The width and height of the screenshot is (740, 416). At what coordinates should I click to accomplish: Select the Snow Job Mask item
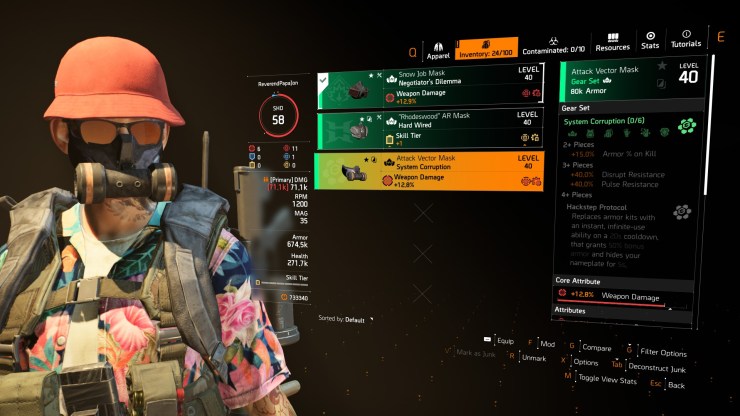tap(430, 87)
